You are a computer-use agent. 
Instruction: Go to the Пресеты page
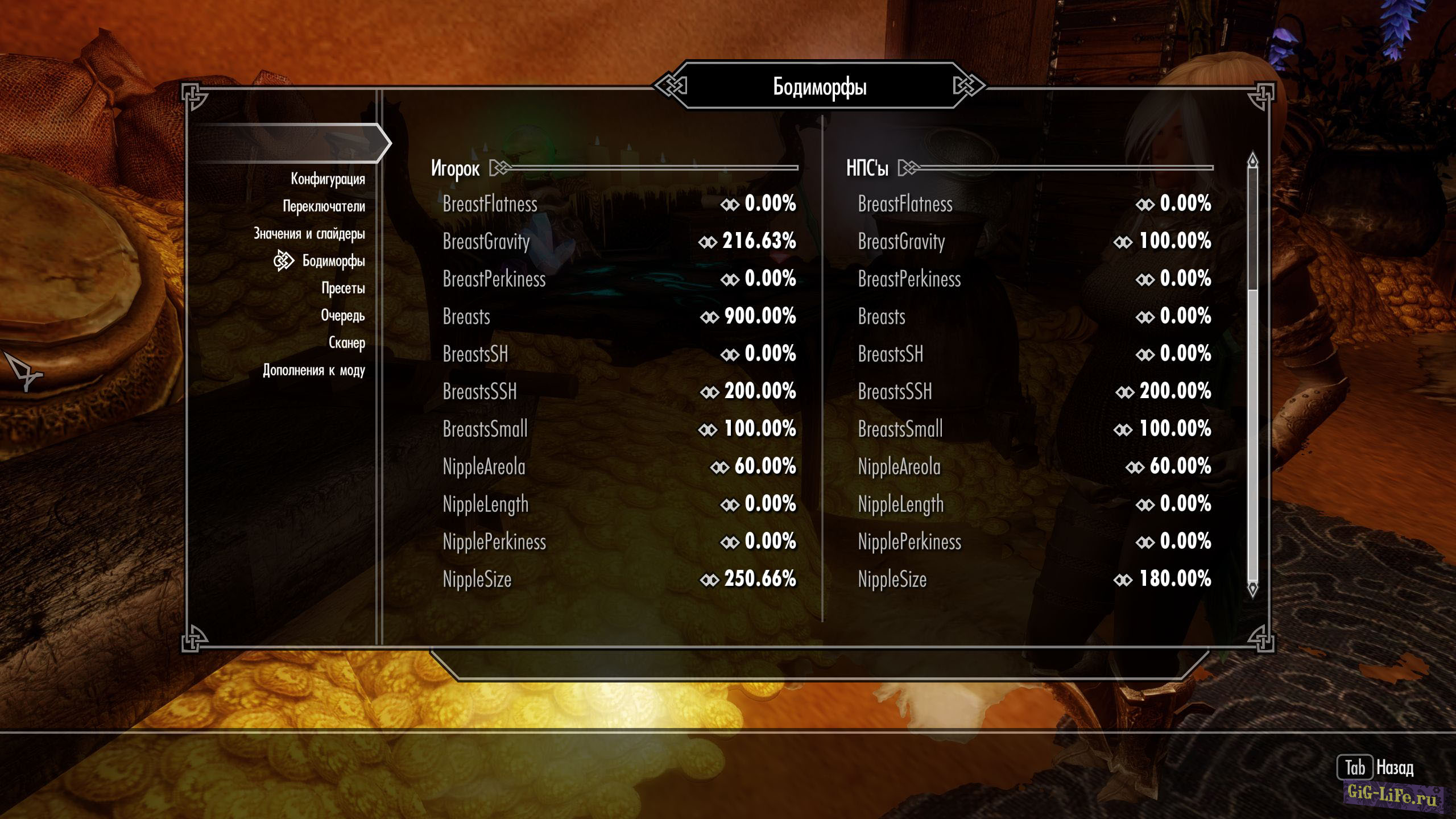pyautogui.click(x=343, y=288)
